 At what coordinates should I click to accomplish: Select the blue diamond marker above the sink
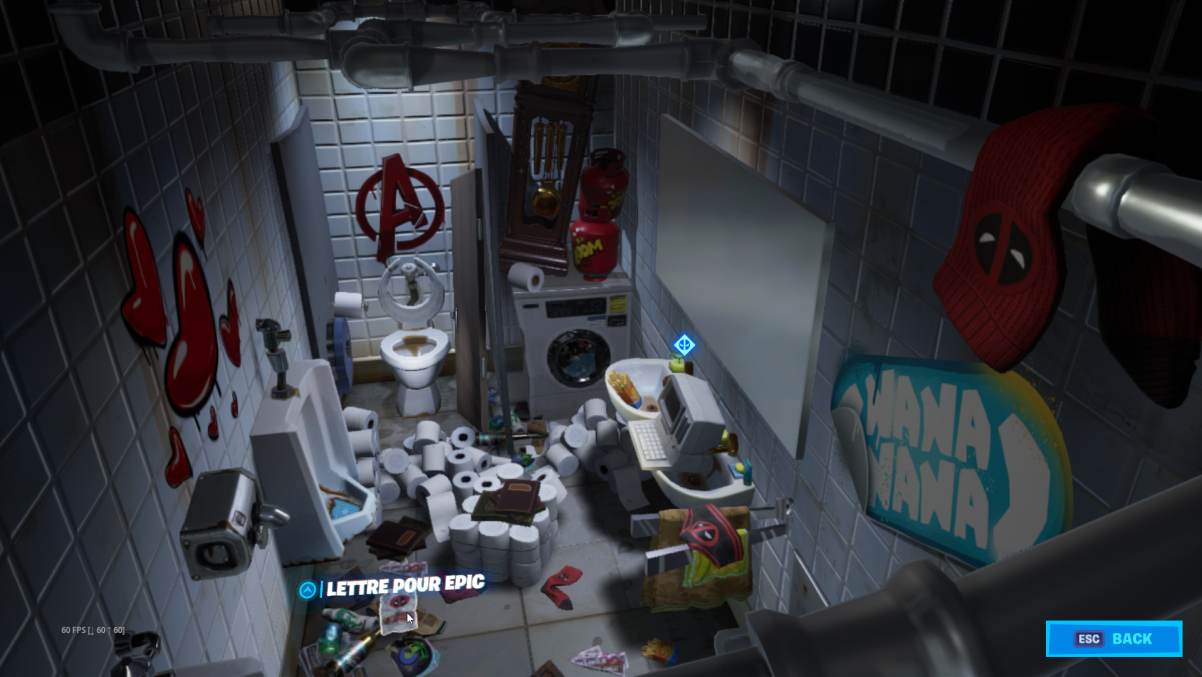(x=684, y=345)
